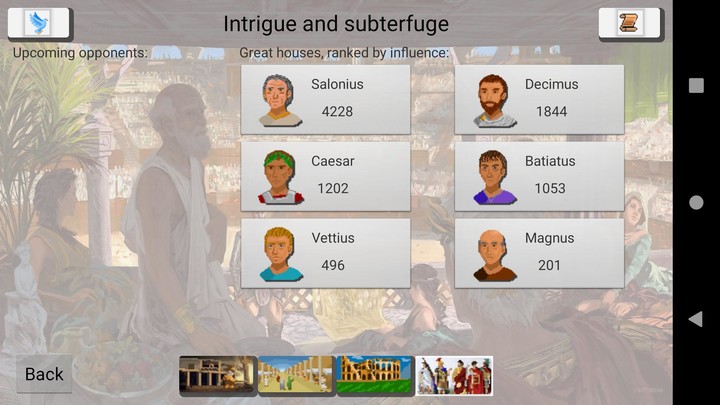Tap the Android home circle

click(x=696, y=203)
